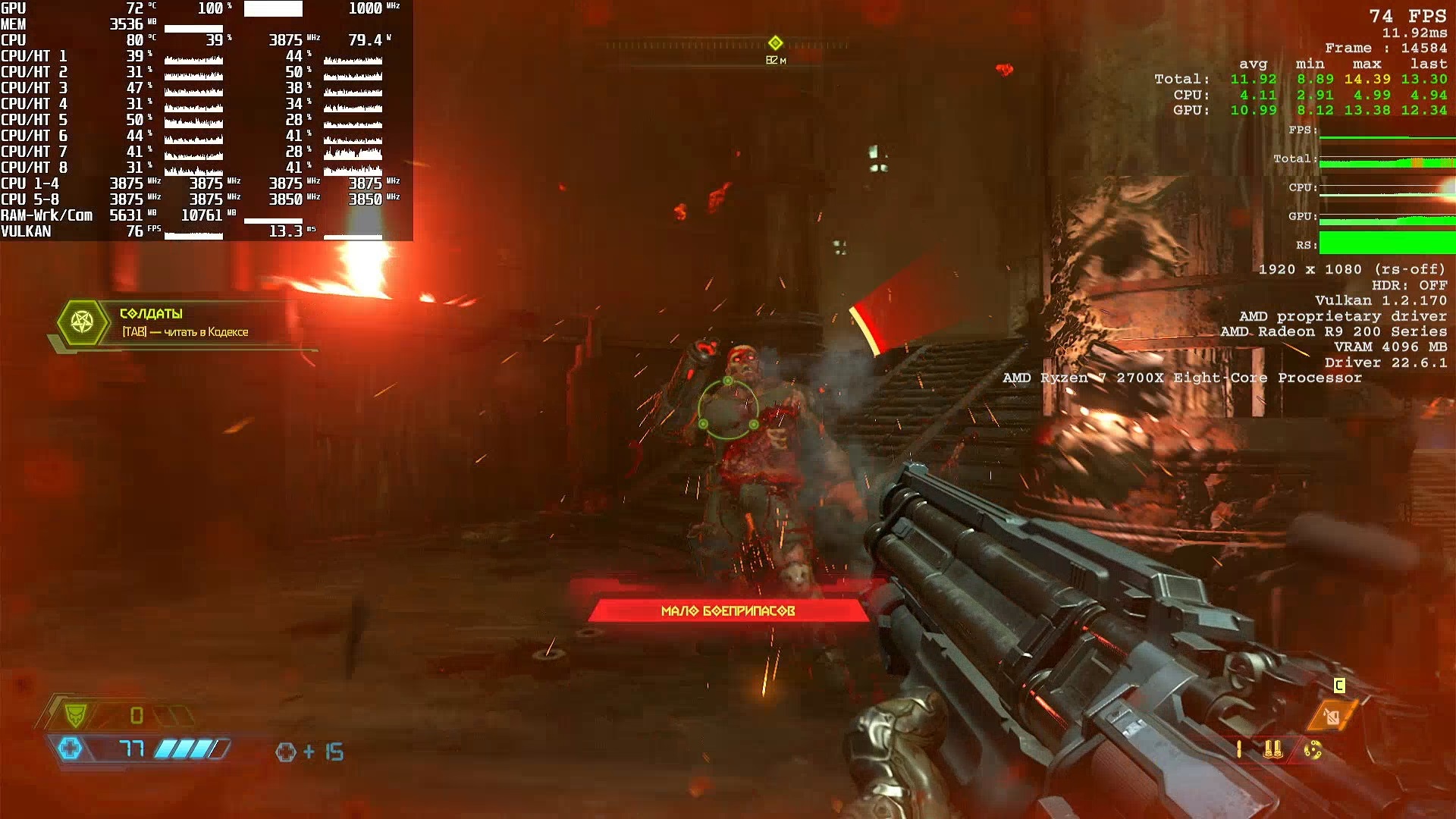The image size is (1456, 819).
Task: Open the Солдаты codex notification
Action: click(x=184, y=322)
